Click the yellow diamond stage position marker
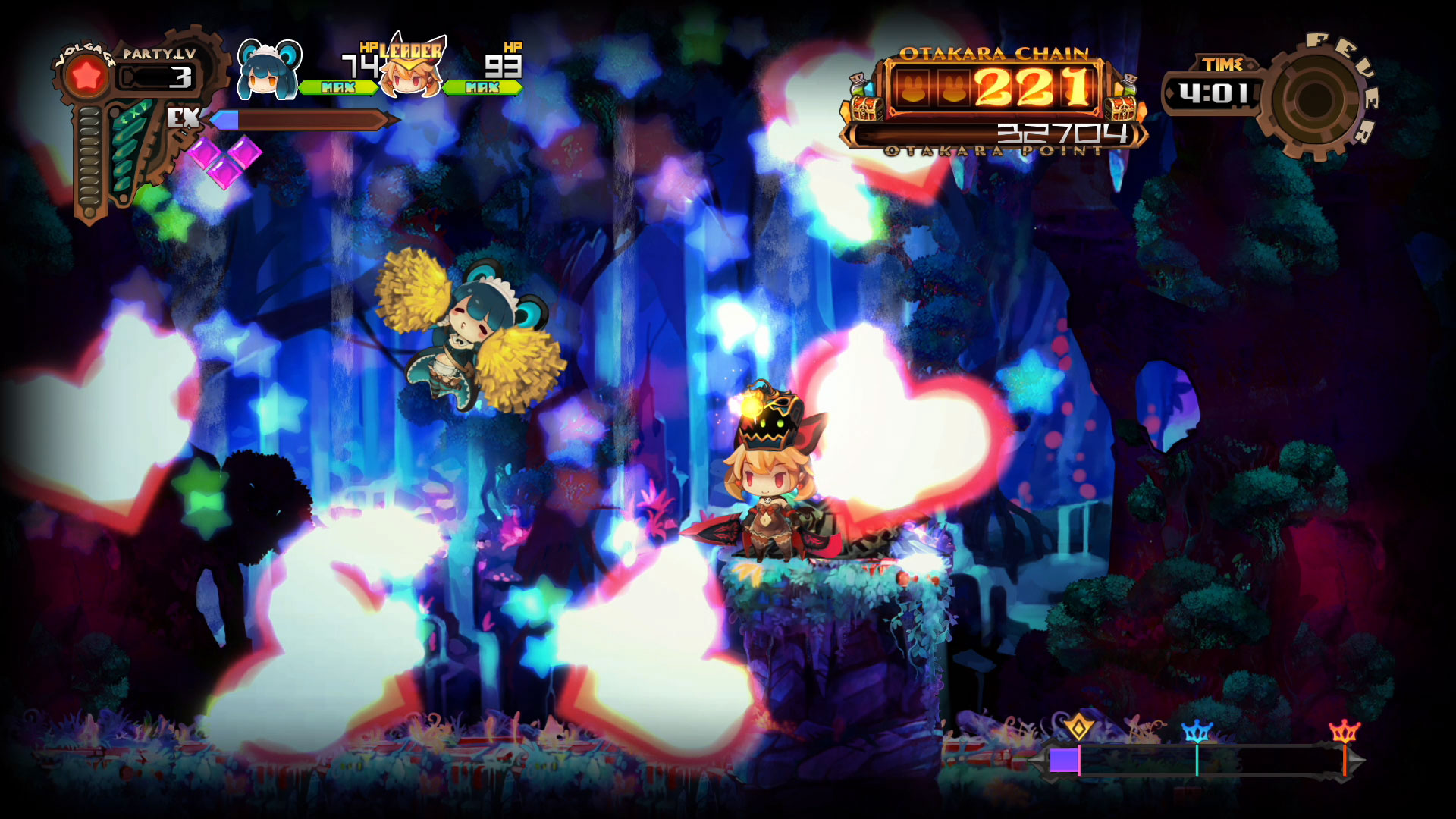 [1078, 726]
